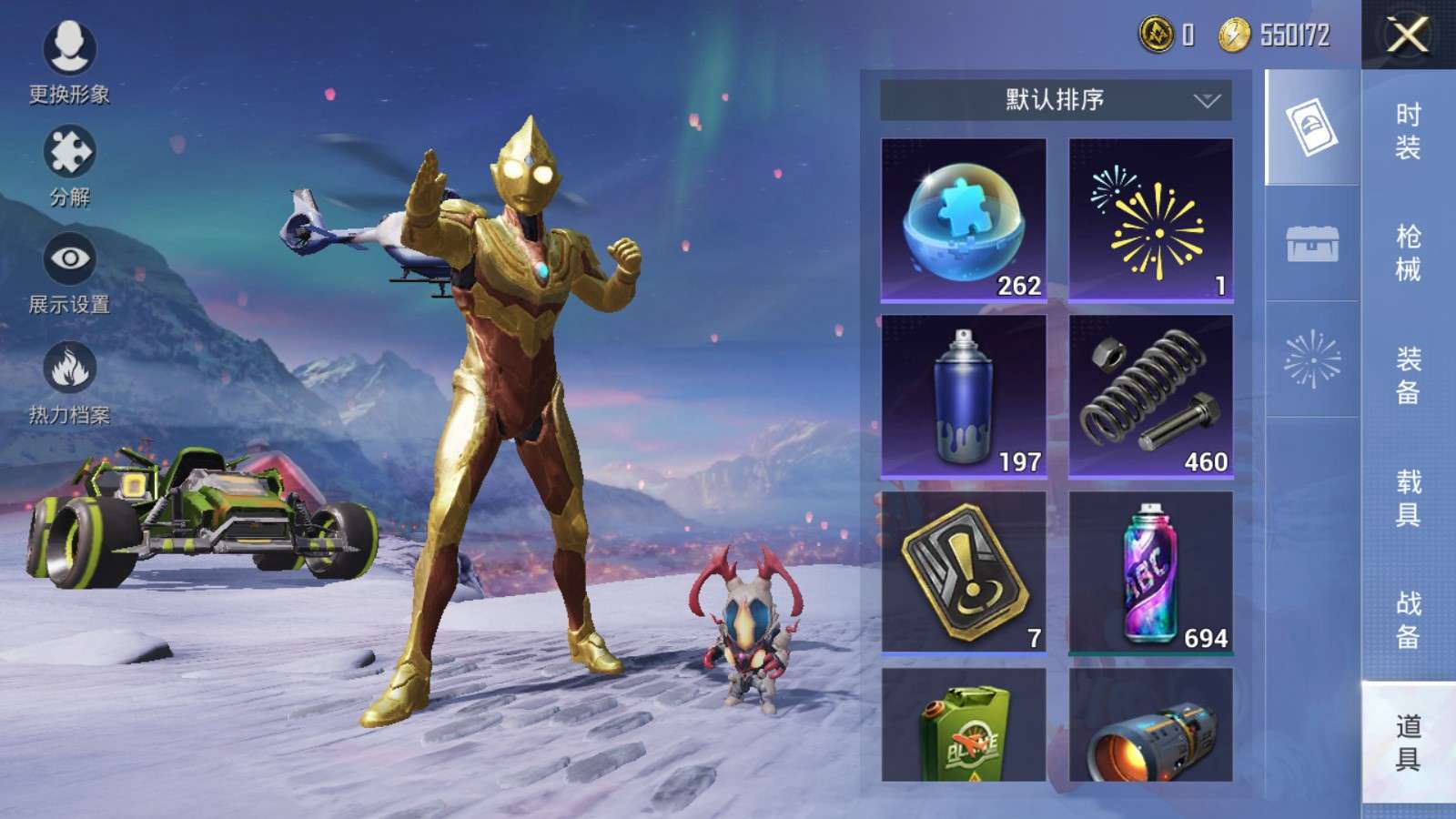Open 展示设置 display settings
The width and height of the screenshot is (1456, 819).
pos(69,273)
